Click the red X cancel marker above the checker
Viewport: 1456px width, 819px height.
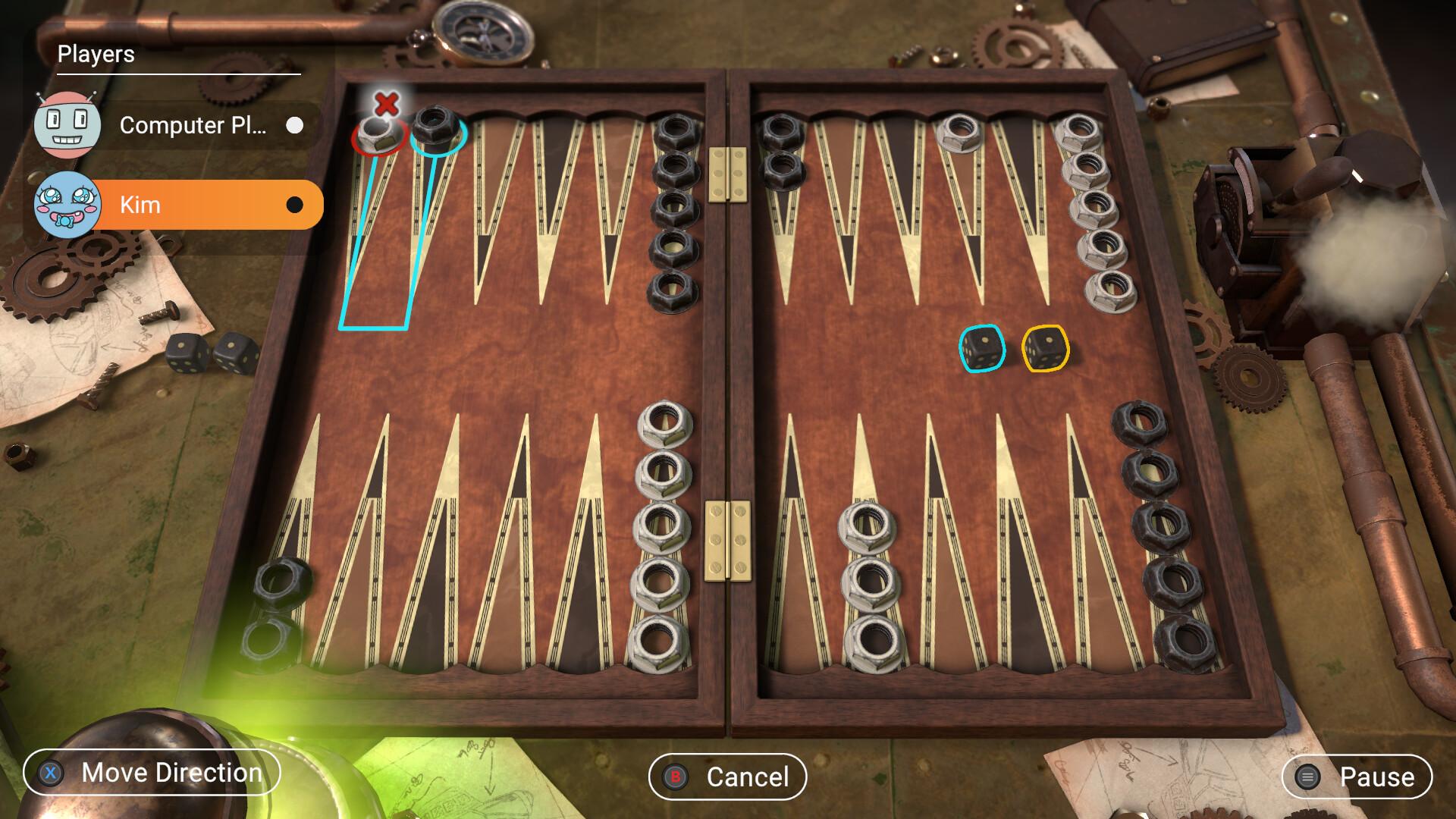(385, 105)
